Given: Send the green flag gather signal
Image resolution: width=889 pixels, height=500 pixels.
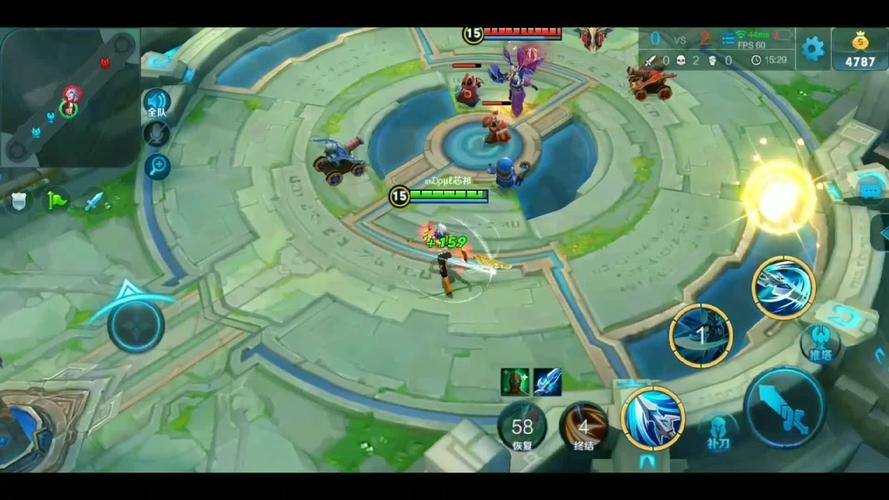Looking at the screenshot, I should coord(56,201).
